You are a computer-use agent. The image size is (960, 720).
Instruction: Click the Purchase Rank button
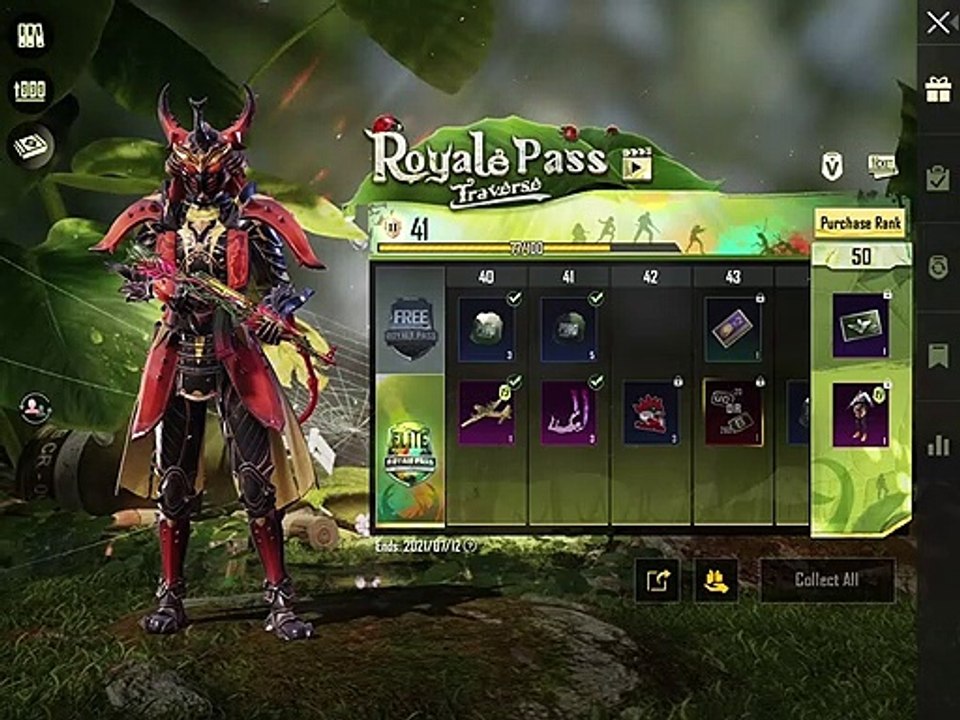(860, 222)
